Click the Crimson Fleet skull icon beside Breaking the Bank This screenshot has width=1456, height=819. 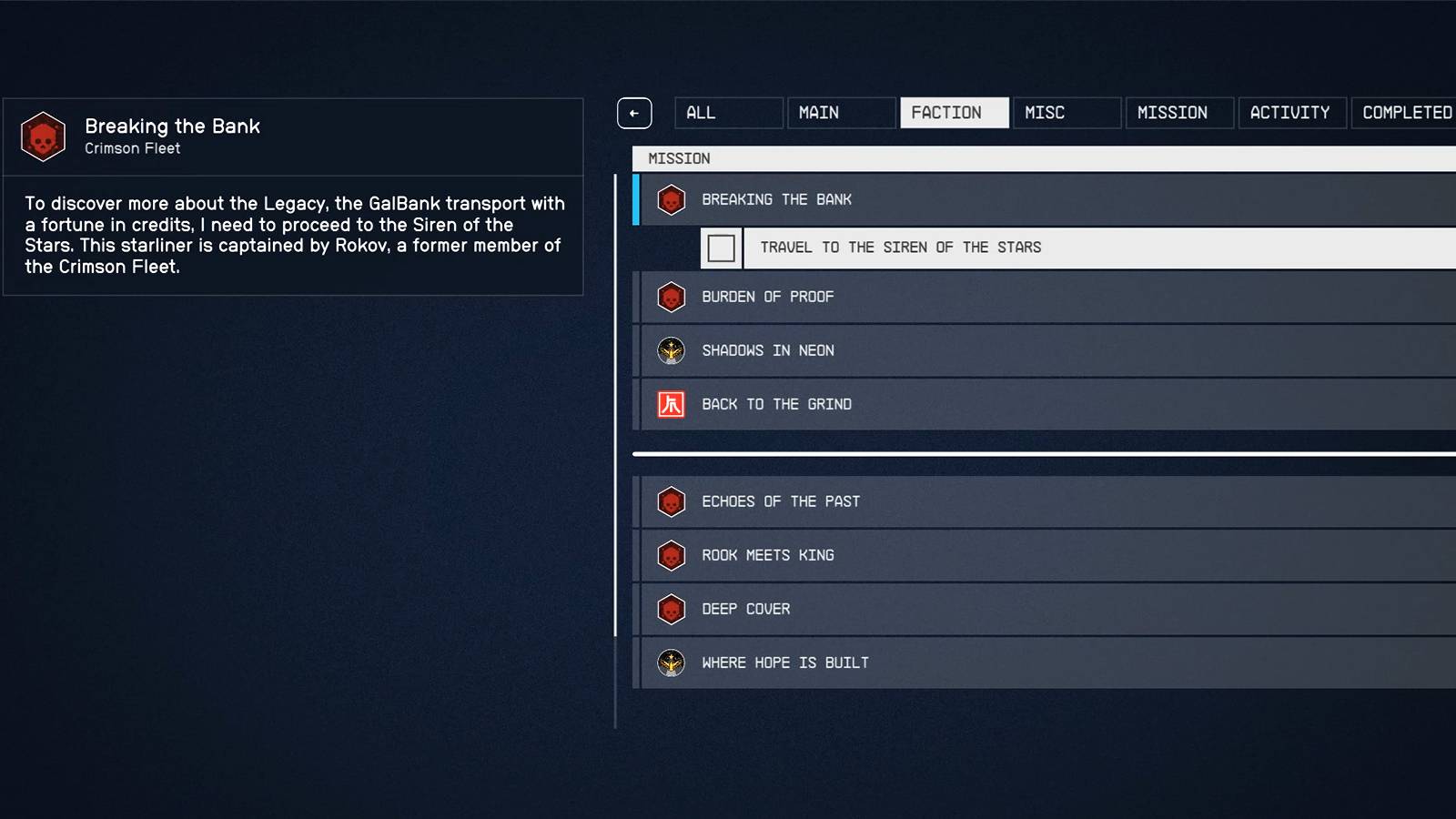[x=671, y=199]
